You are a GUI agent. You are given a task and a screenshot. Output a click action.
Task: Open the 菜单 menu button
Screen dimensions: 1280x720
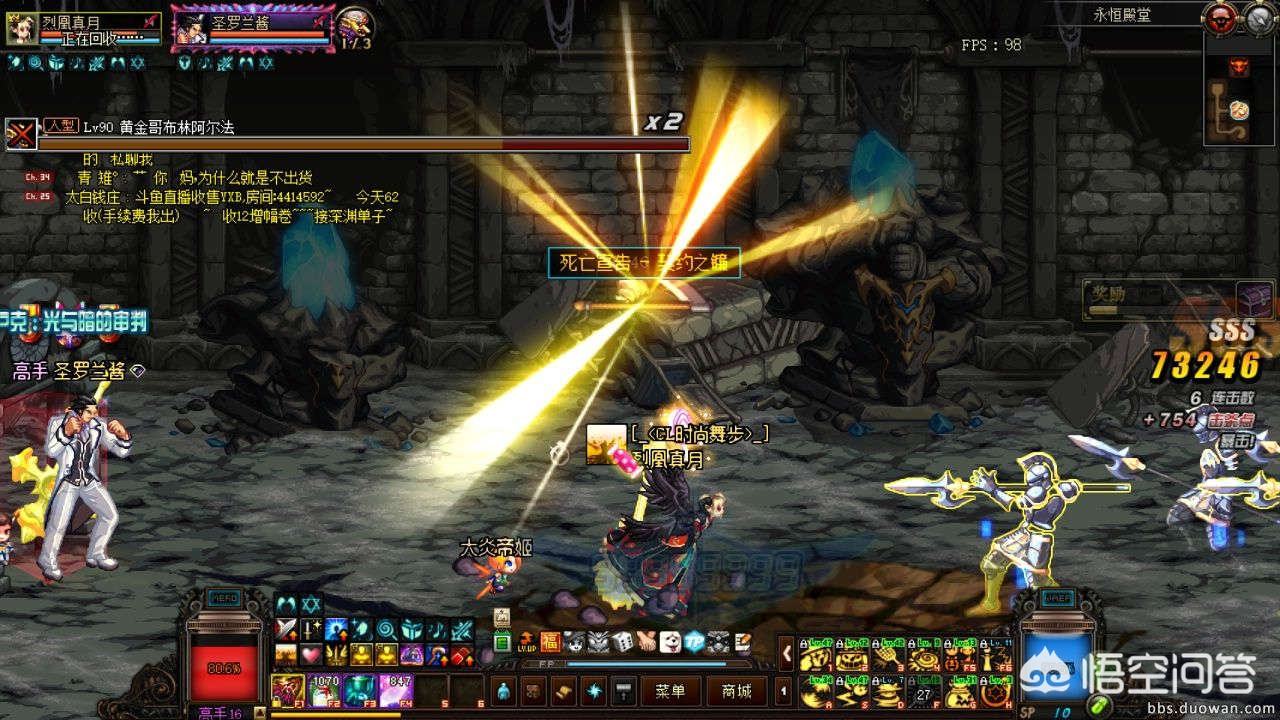click(671, 691)
